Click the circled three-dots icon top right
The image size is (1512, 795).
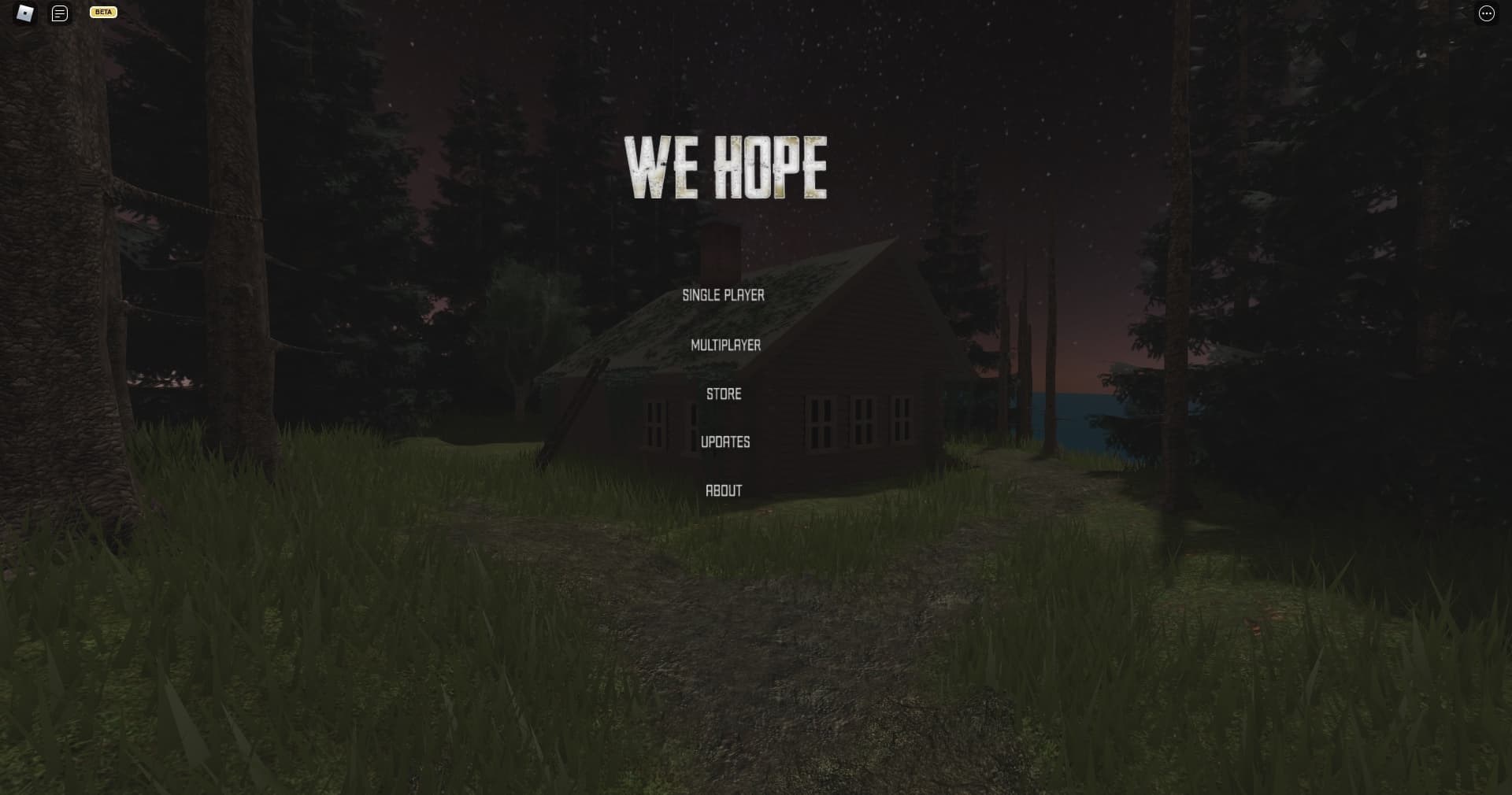(1486, 13)
